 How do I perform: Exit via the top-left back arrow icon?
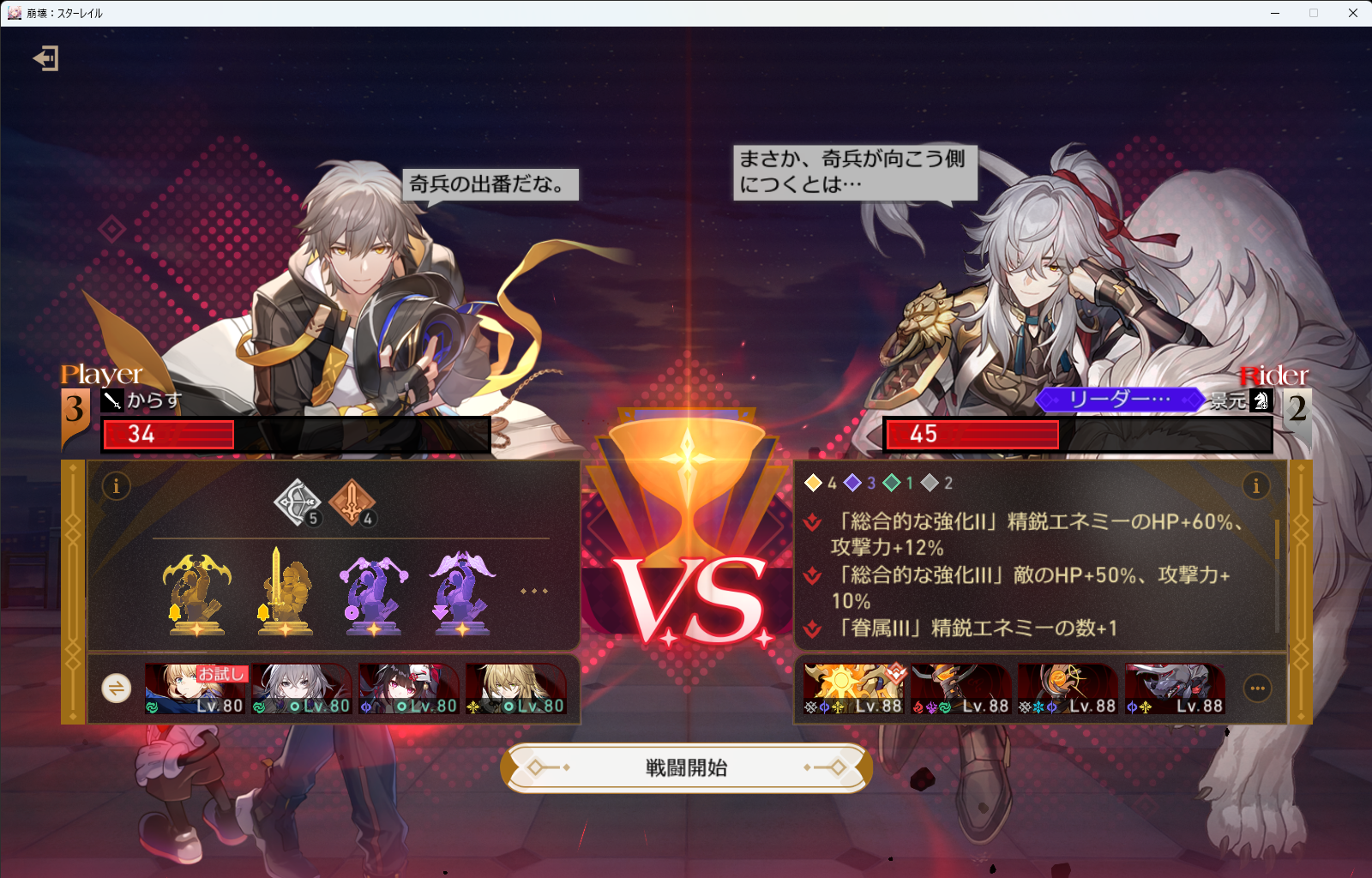tap(45, 58)
